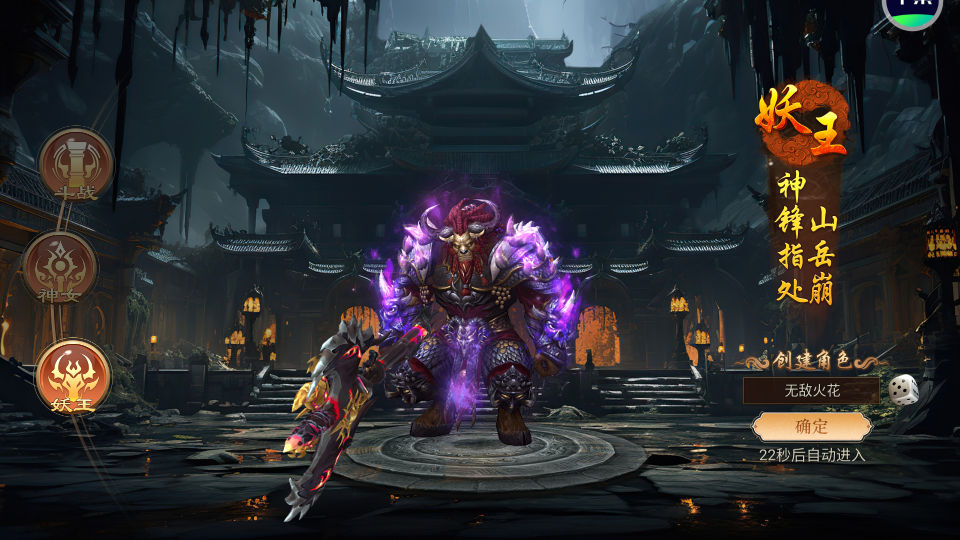
Task: Confirm character creation with 确定
Action: tap(811, 427)
